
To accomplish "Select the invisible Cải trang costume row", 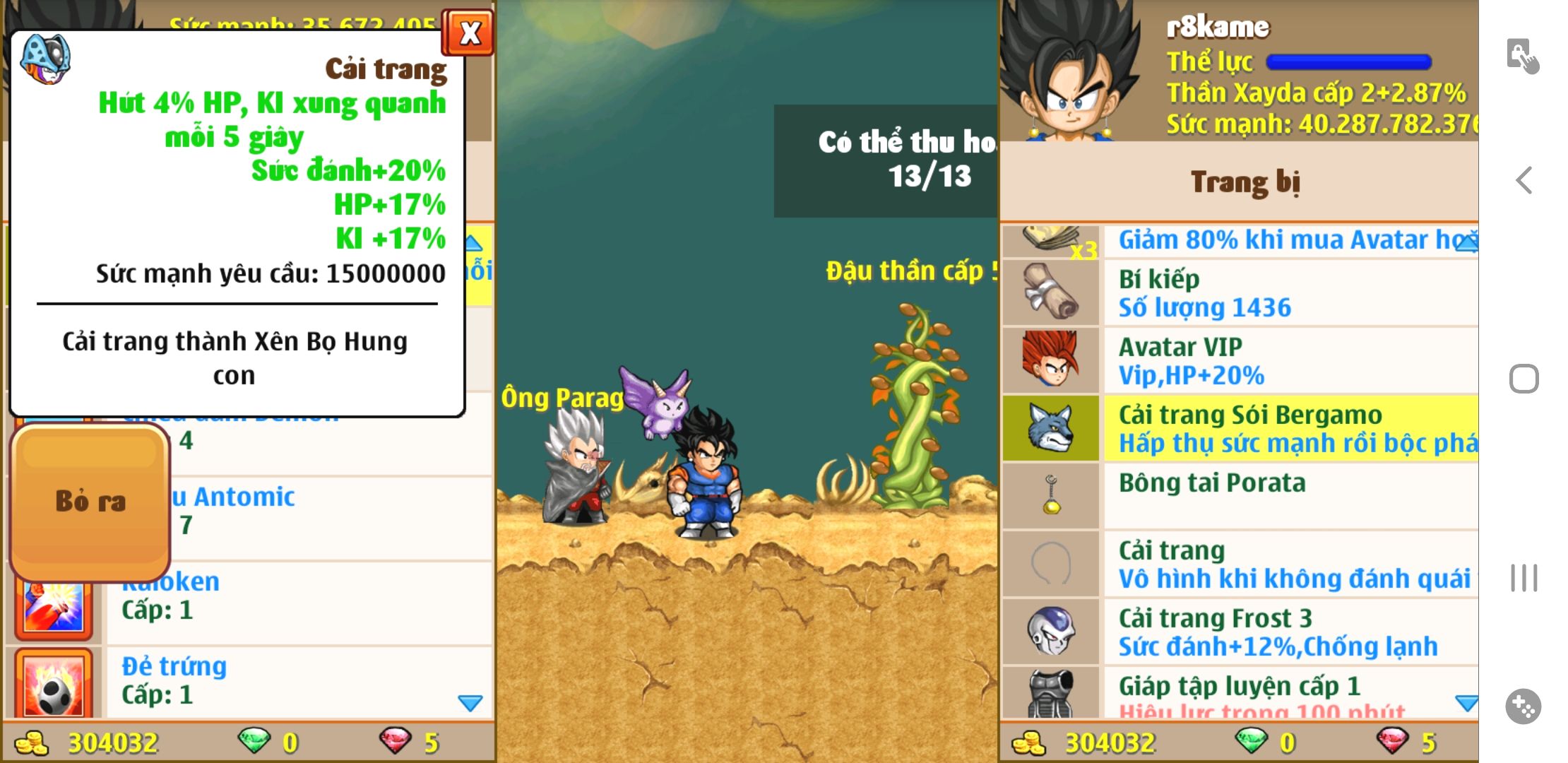I will (1239, 564).
